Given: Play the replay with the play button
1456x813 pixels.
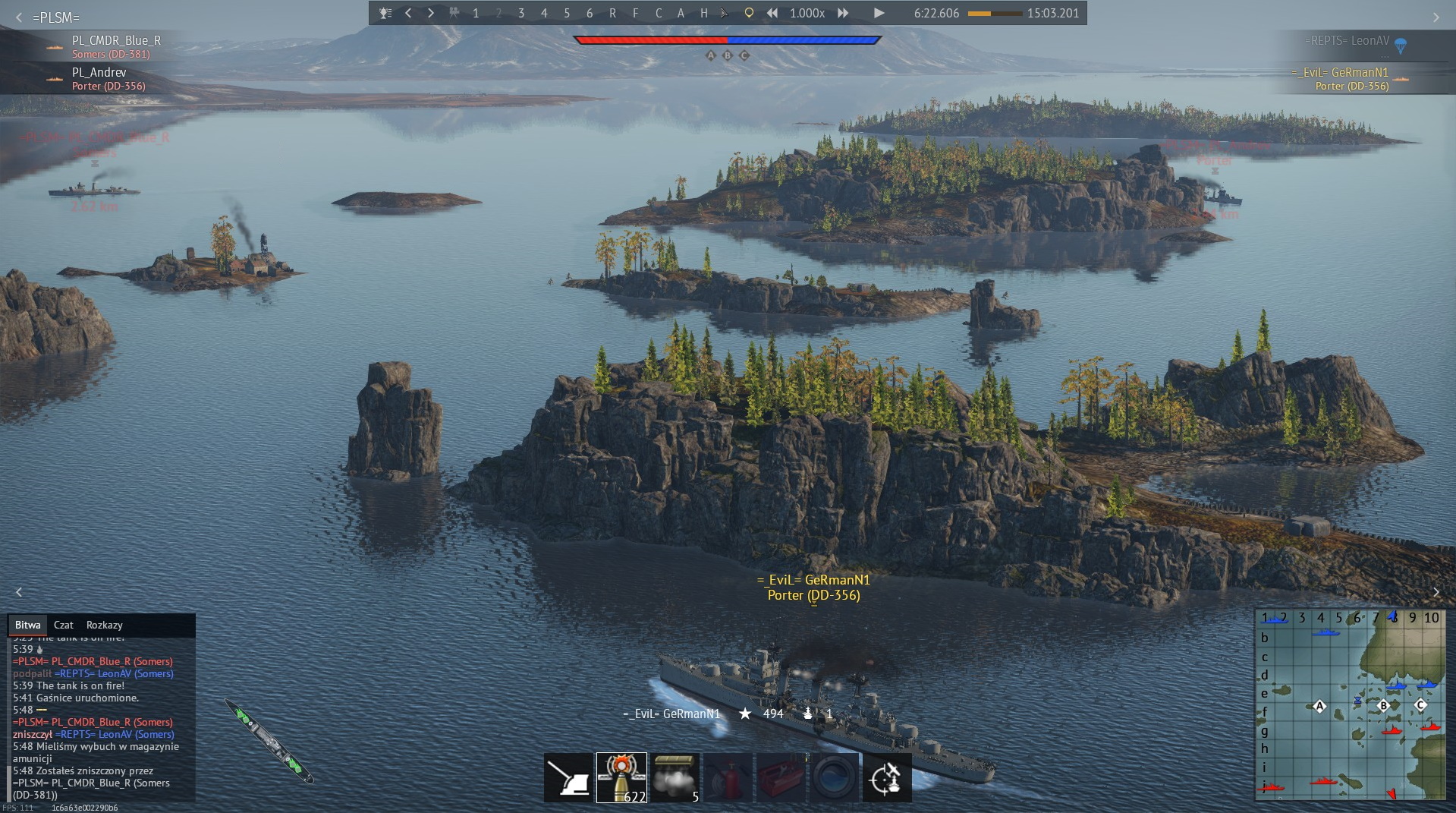Looking at the screenshot, I should tap(879, 13).
